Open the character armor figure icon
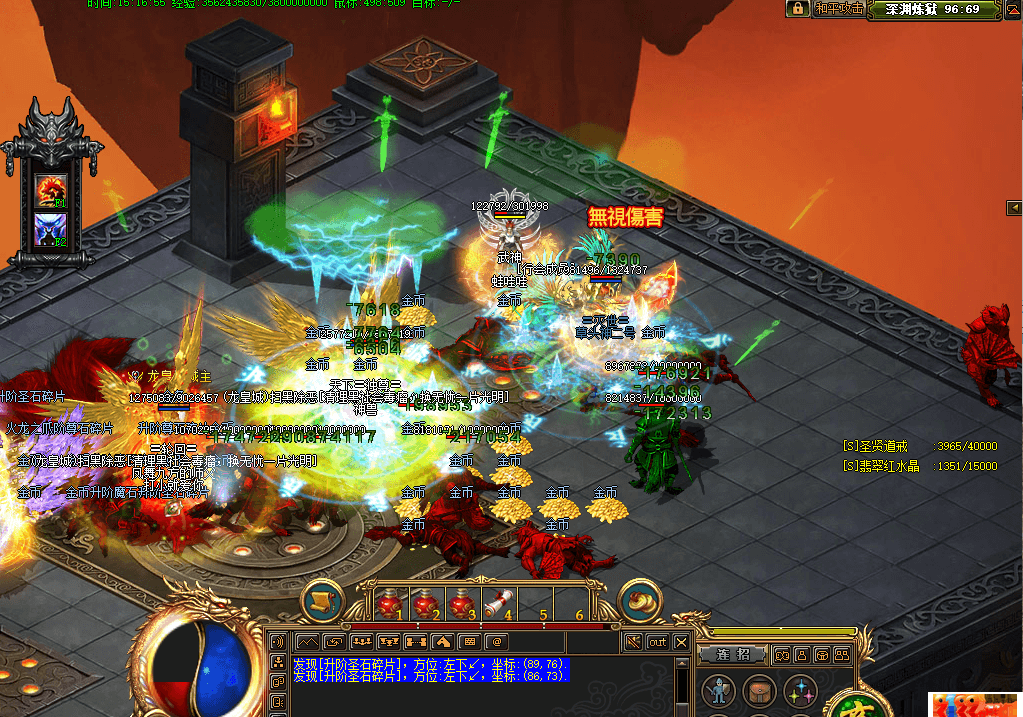1023x717 pixels. [x=717, y=691]
